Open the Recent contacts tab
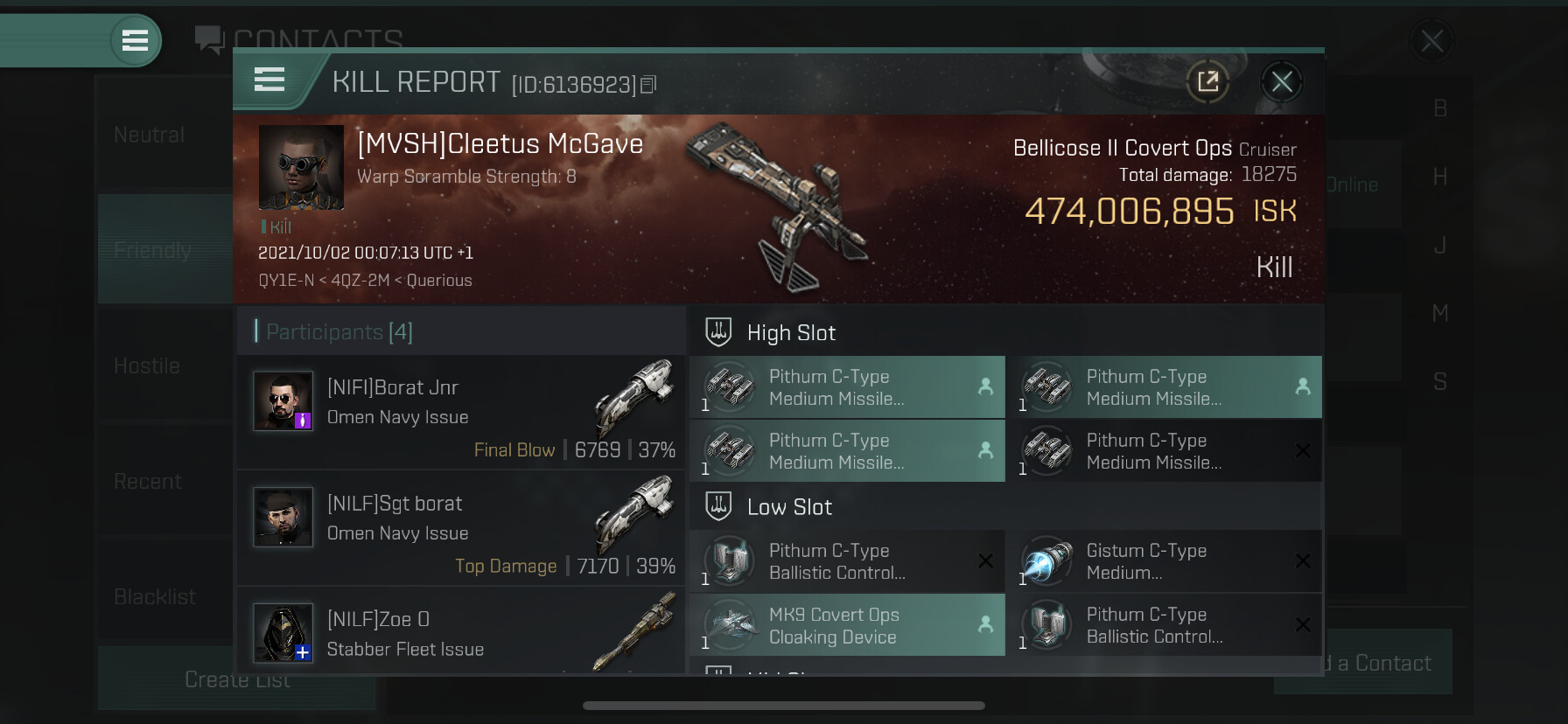The width and height of the screenshot is (1568, 724). pyautogui.click(x=148, y=482)
